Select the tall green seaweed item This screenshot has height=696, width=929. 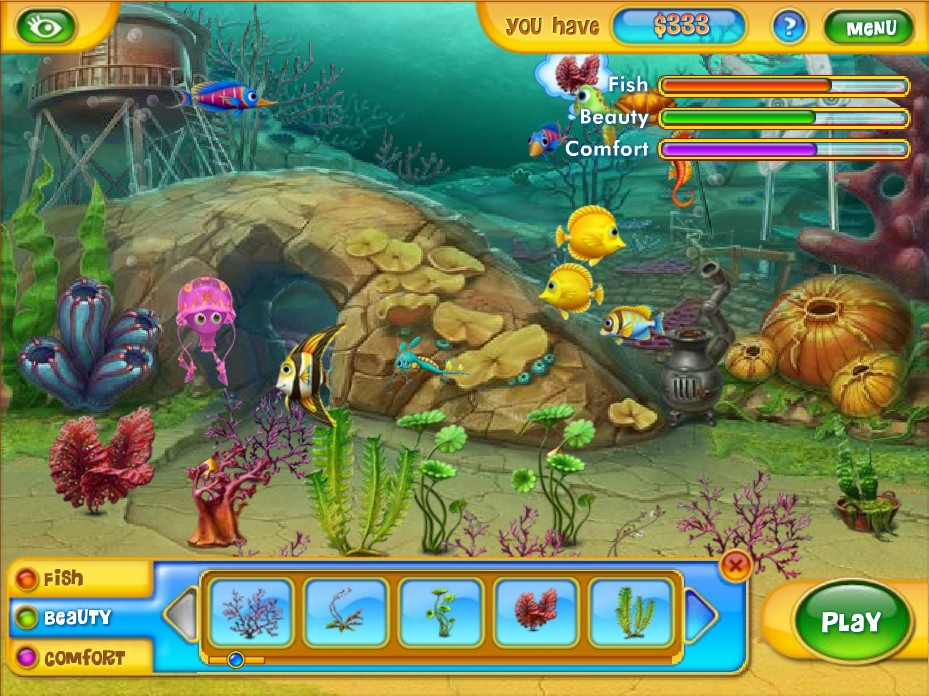pyautogui.click(x=631, y=612)
